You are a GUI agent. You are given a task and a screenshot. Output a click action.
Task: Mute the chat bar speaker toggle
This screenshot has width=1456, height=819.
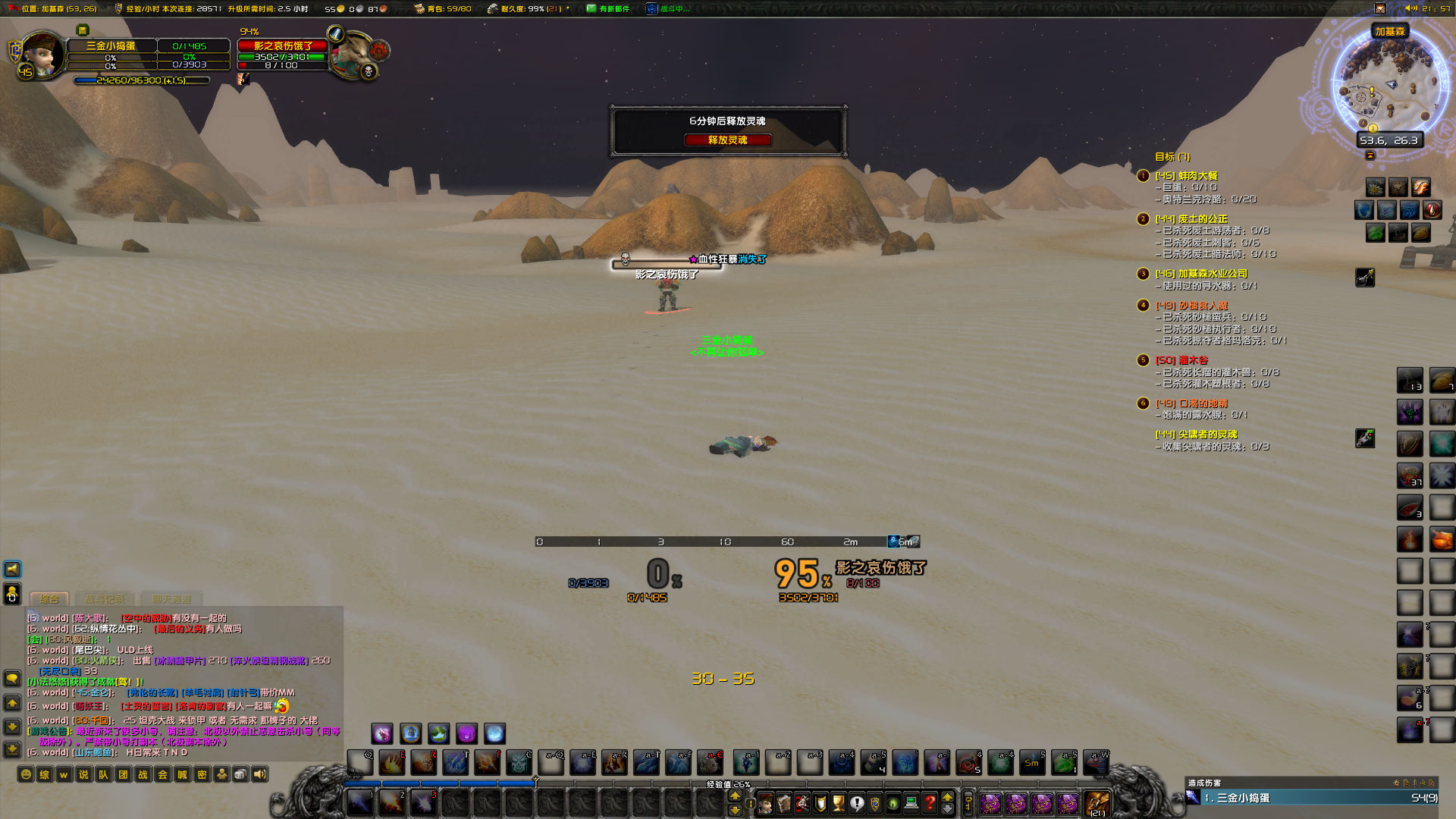[x=260, y=775]
